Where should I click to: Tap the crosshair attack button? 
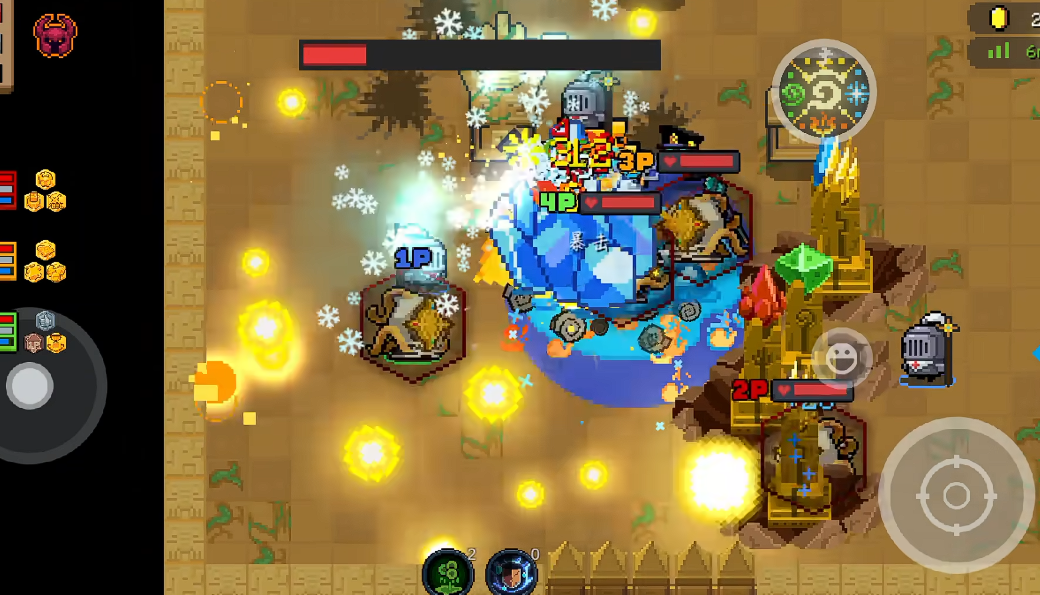pos(956,495)
